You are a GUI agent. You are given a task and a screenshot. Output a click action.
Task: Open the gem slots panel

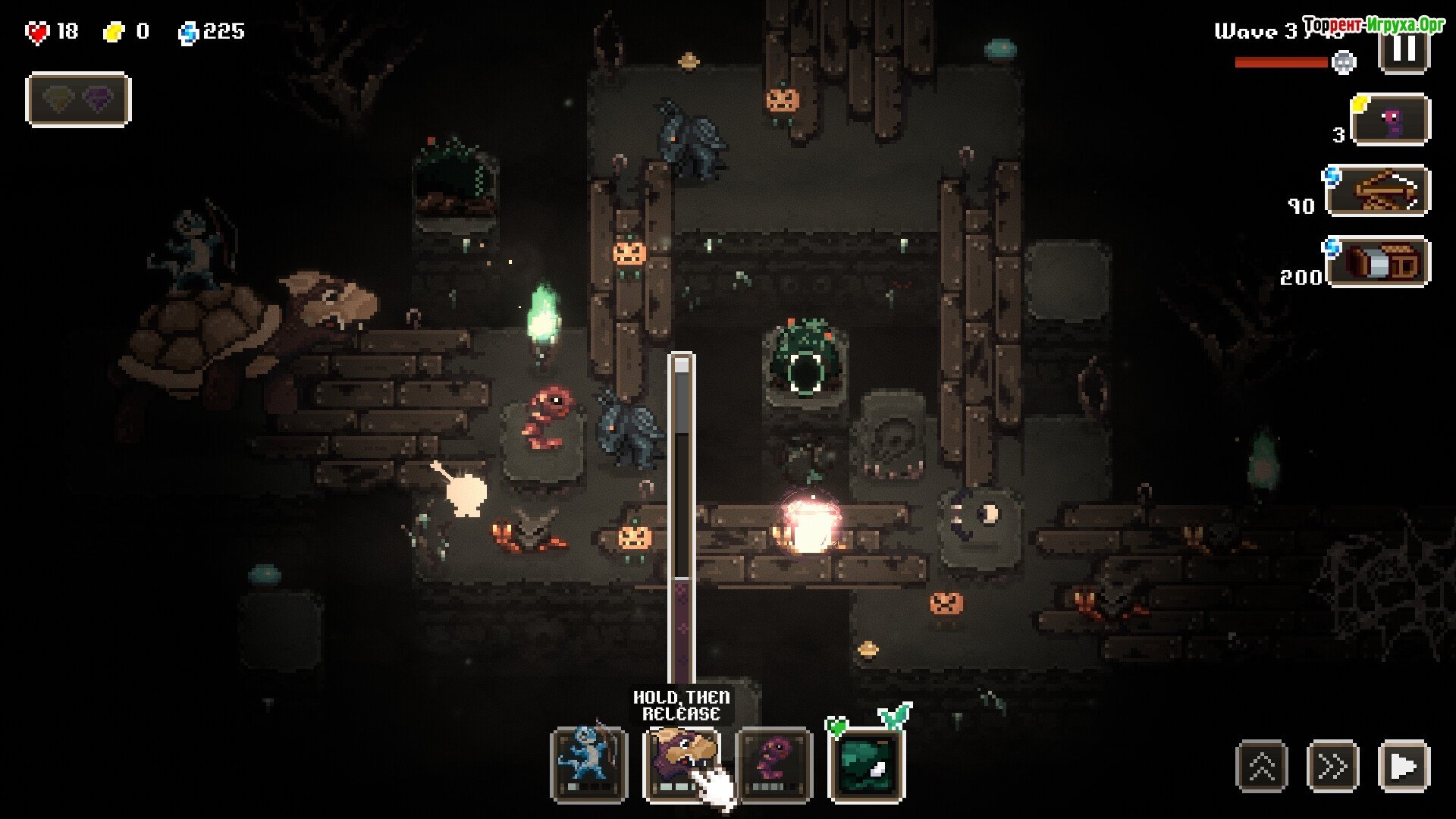(x=78, y=99)
